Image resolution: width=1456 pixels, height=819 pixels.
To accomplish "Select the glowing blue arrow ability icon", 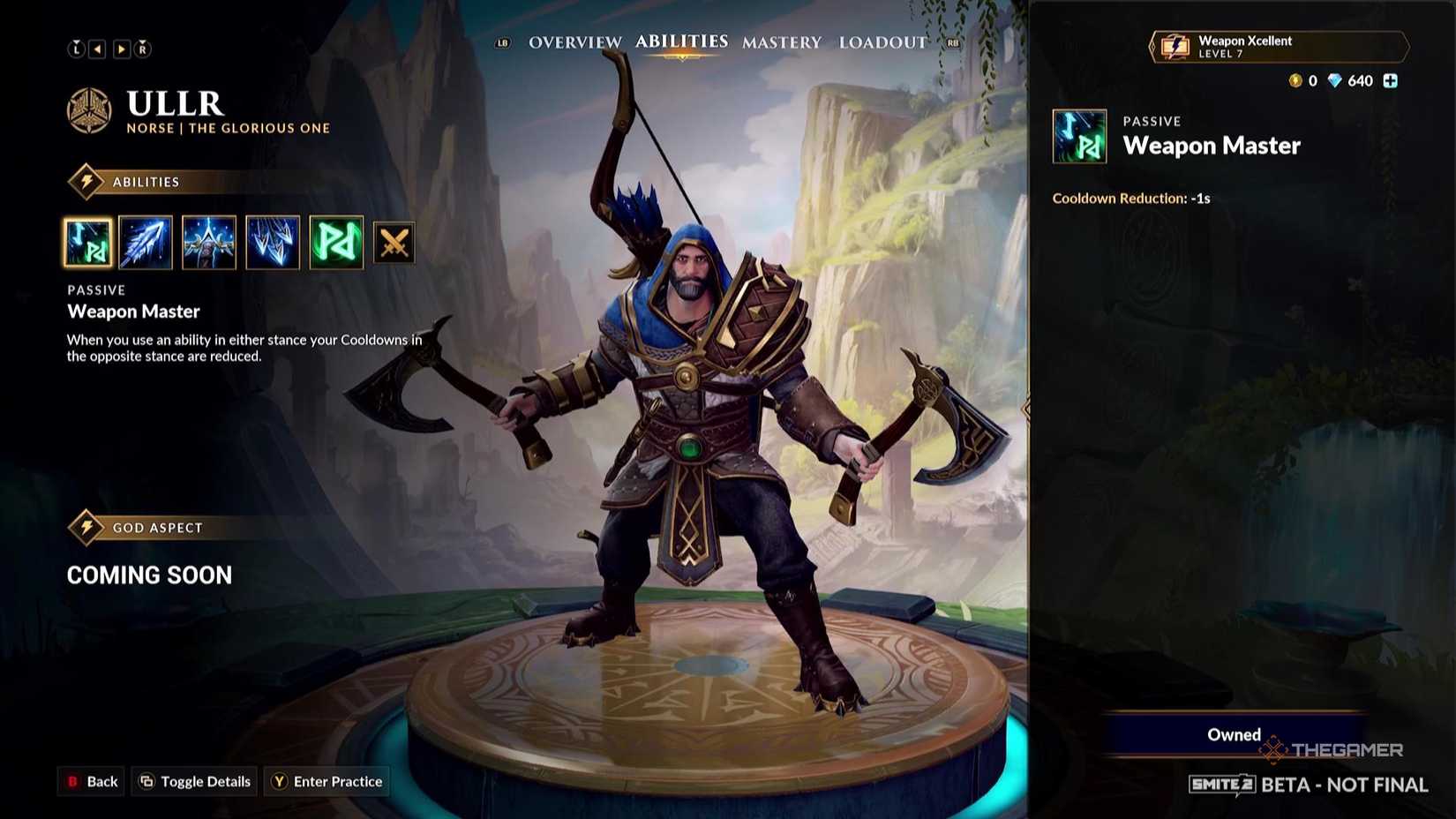I will click(x=146, y=243).
